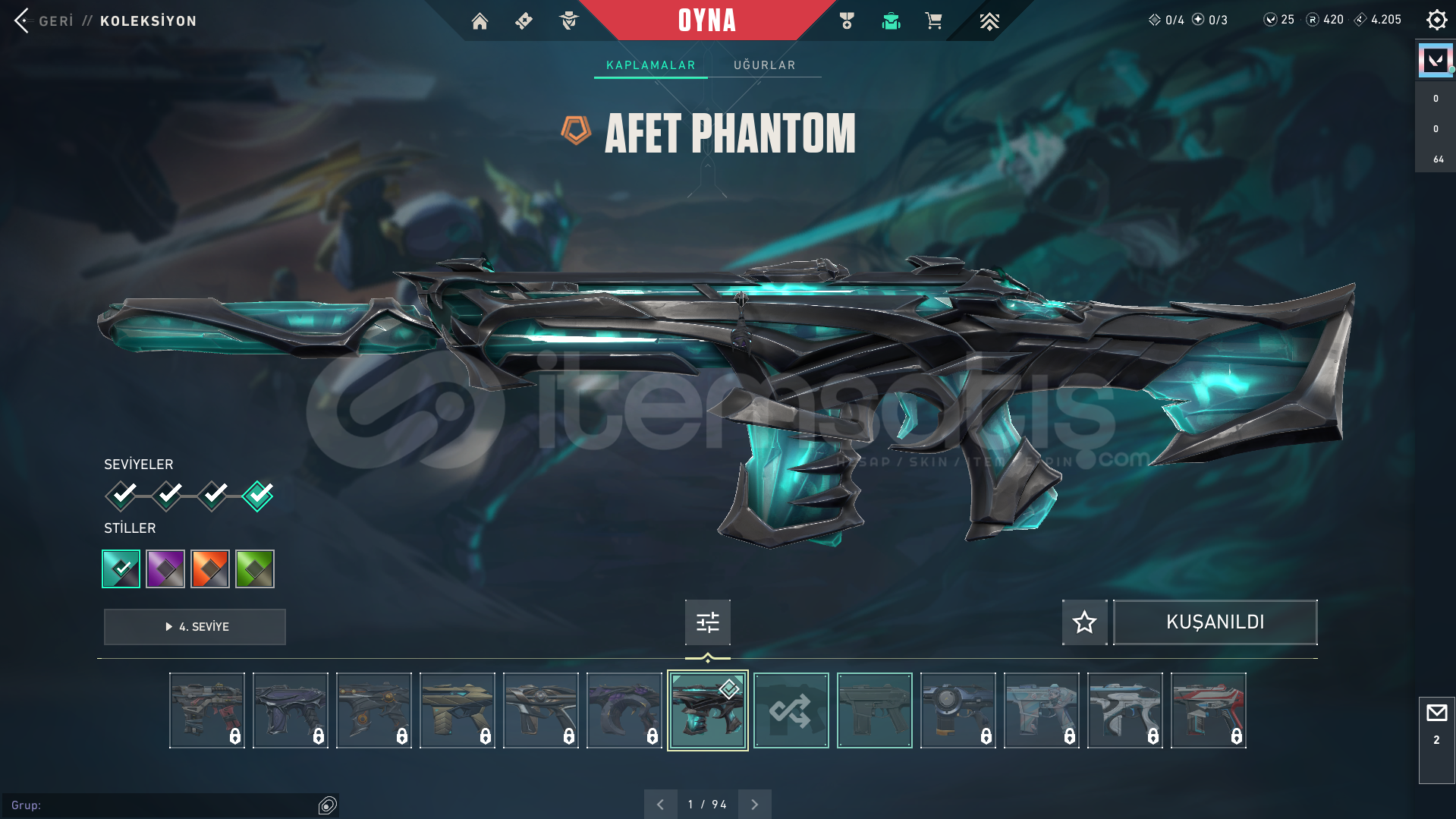Go to next page with right chevron
Viewport: 1456px width, 819px height.
[754, 803]
